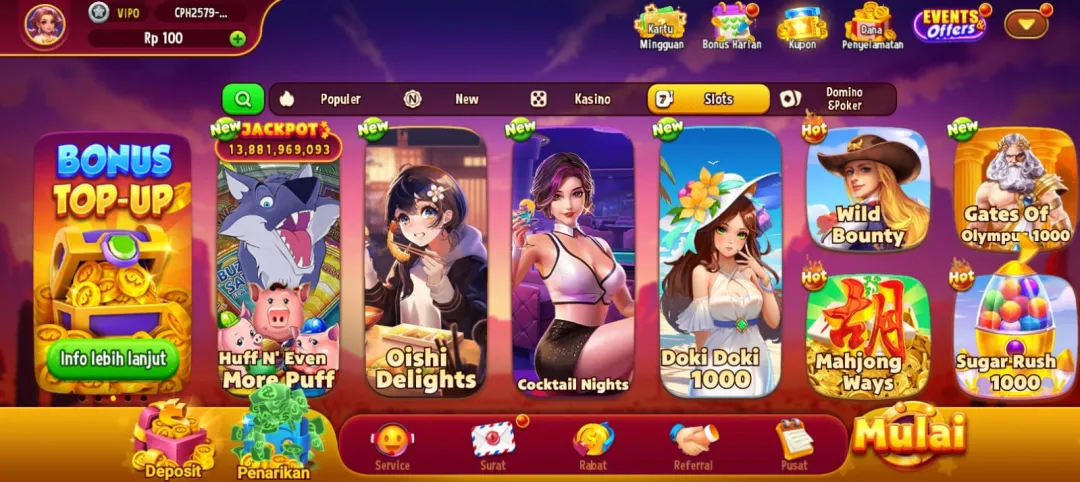The height and width of the screenshot is (482, 1080).
Task: Tap Info lebih lanjut on Bonus Top-Up
Action: pyautogui.click(x=112, y=358)
